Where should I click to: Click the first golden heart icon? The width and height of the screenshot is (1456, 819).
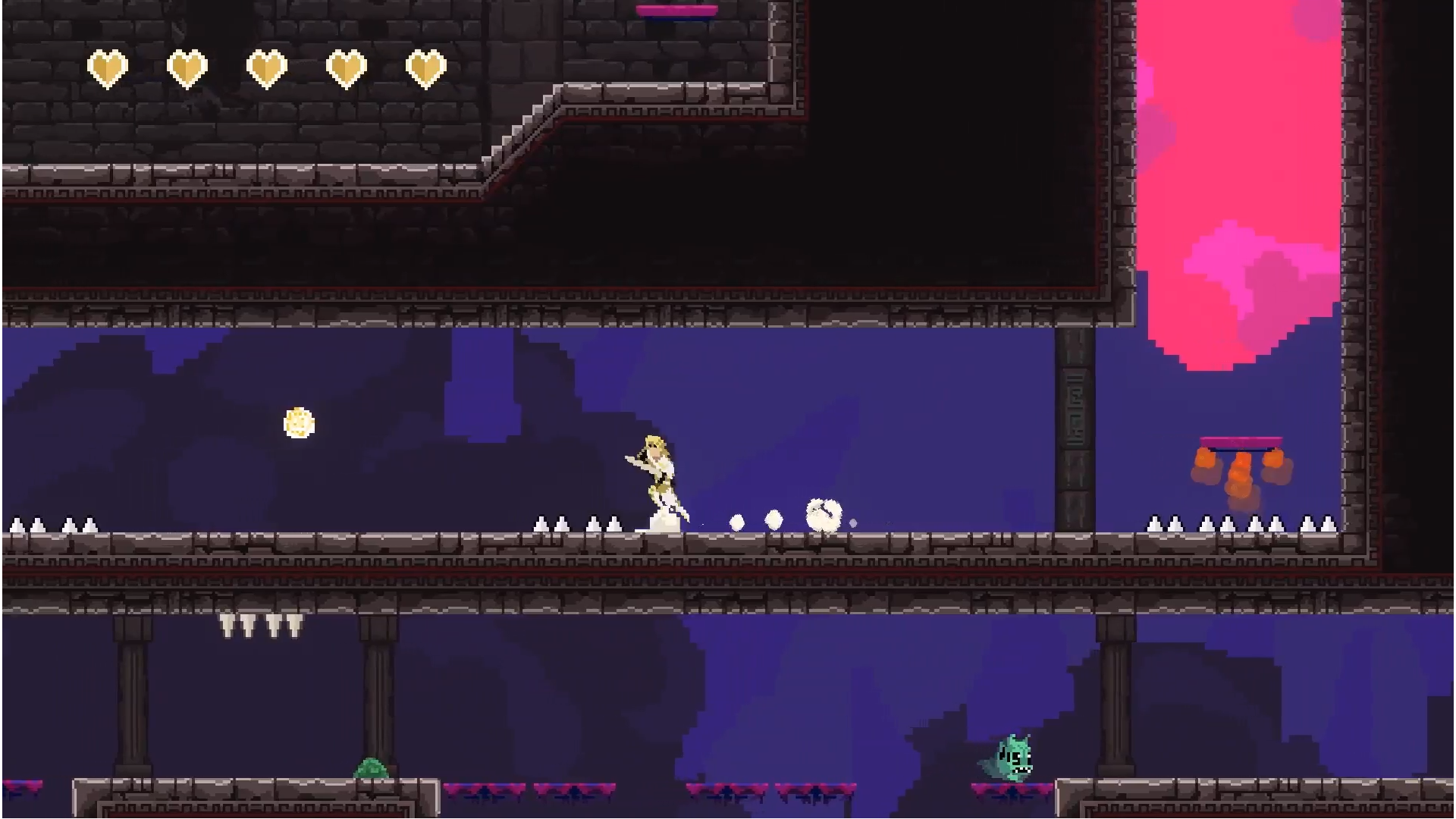tap(106, 67)
